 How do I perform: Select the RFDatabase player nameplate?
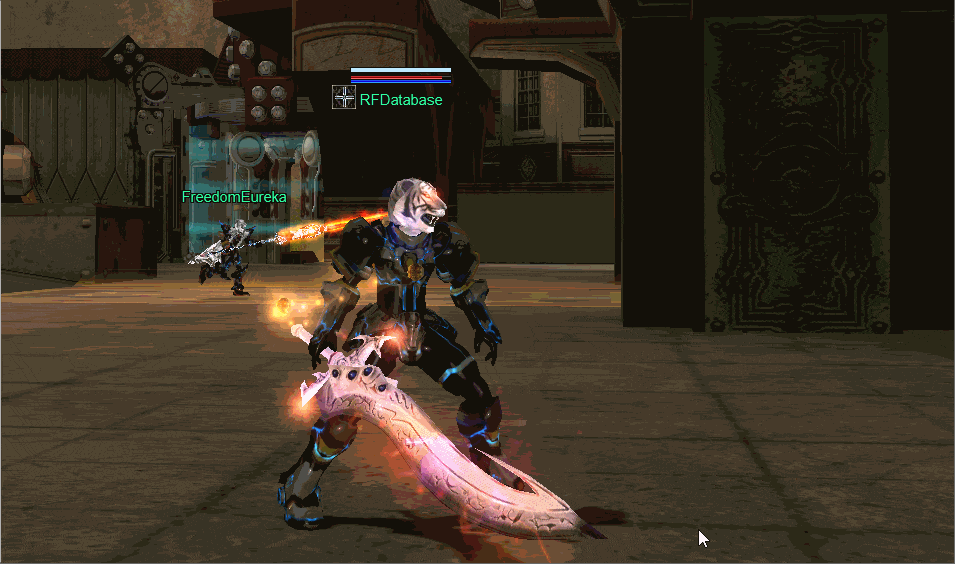401,100
